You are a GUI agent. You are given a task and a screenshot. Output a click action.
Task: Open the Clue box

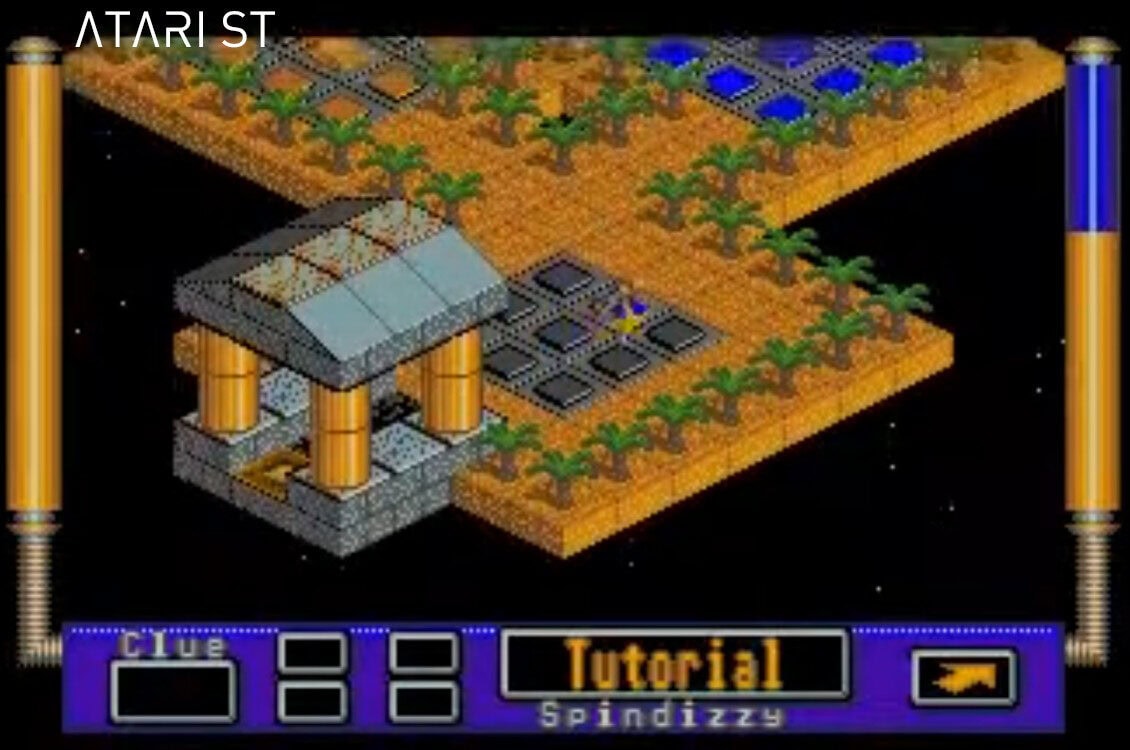173,690
